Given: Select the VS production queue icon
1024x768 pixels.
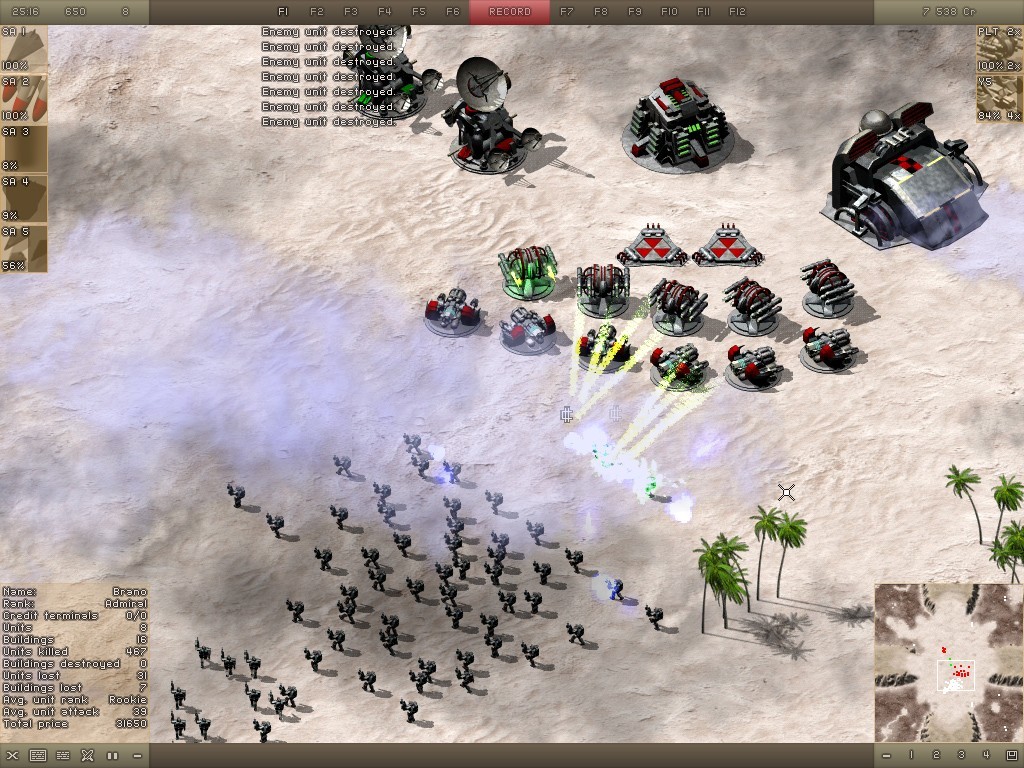Looking at the screenshot, I should (999, 99).
